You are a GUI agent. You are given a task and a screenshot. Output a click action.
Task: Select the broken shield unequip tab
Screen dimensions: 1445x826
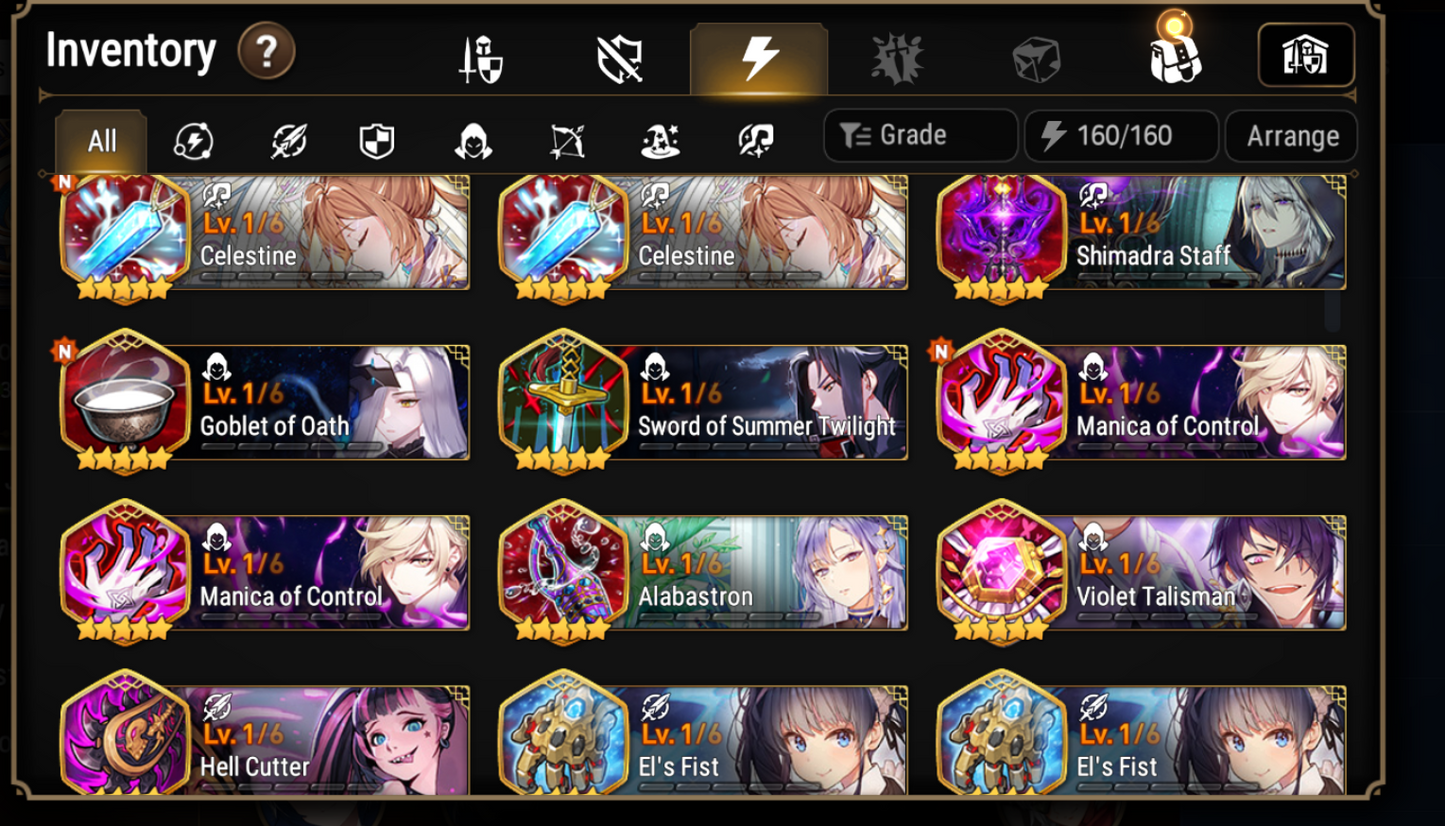tap(620, 57)
